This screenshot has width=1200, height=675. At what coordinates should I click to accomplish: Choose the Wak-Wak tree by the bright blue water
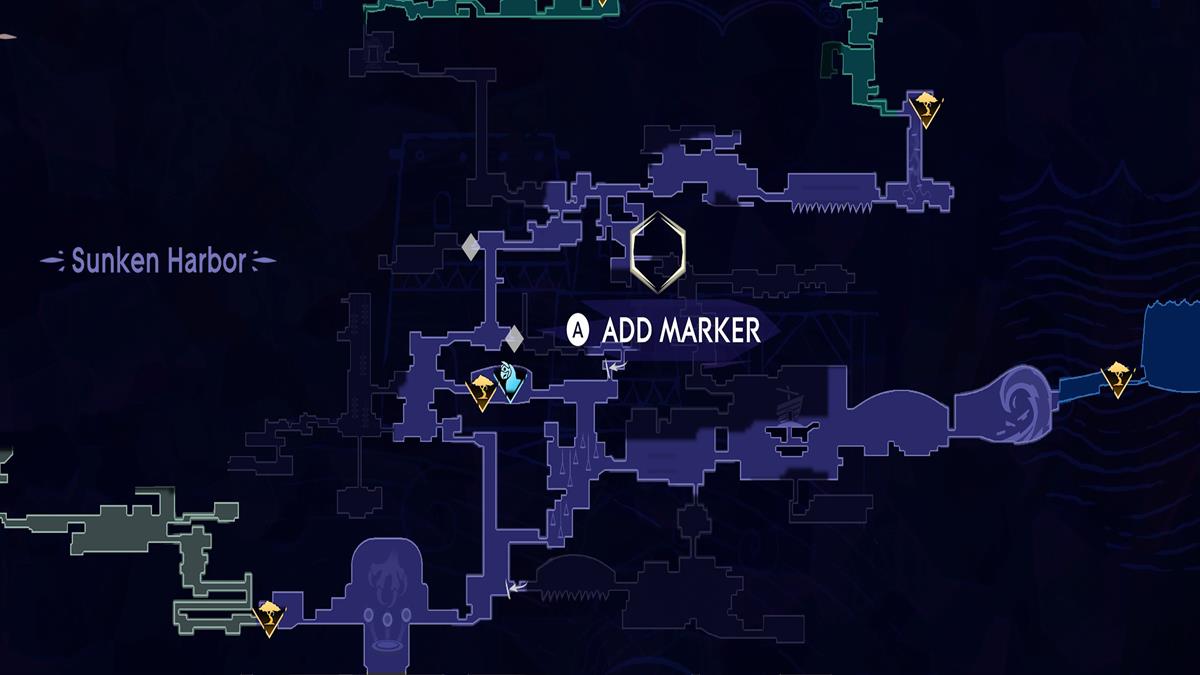coord(1116,378)
